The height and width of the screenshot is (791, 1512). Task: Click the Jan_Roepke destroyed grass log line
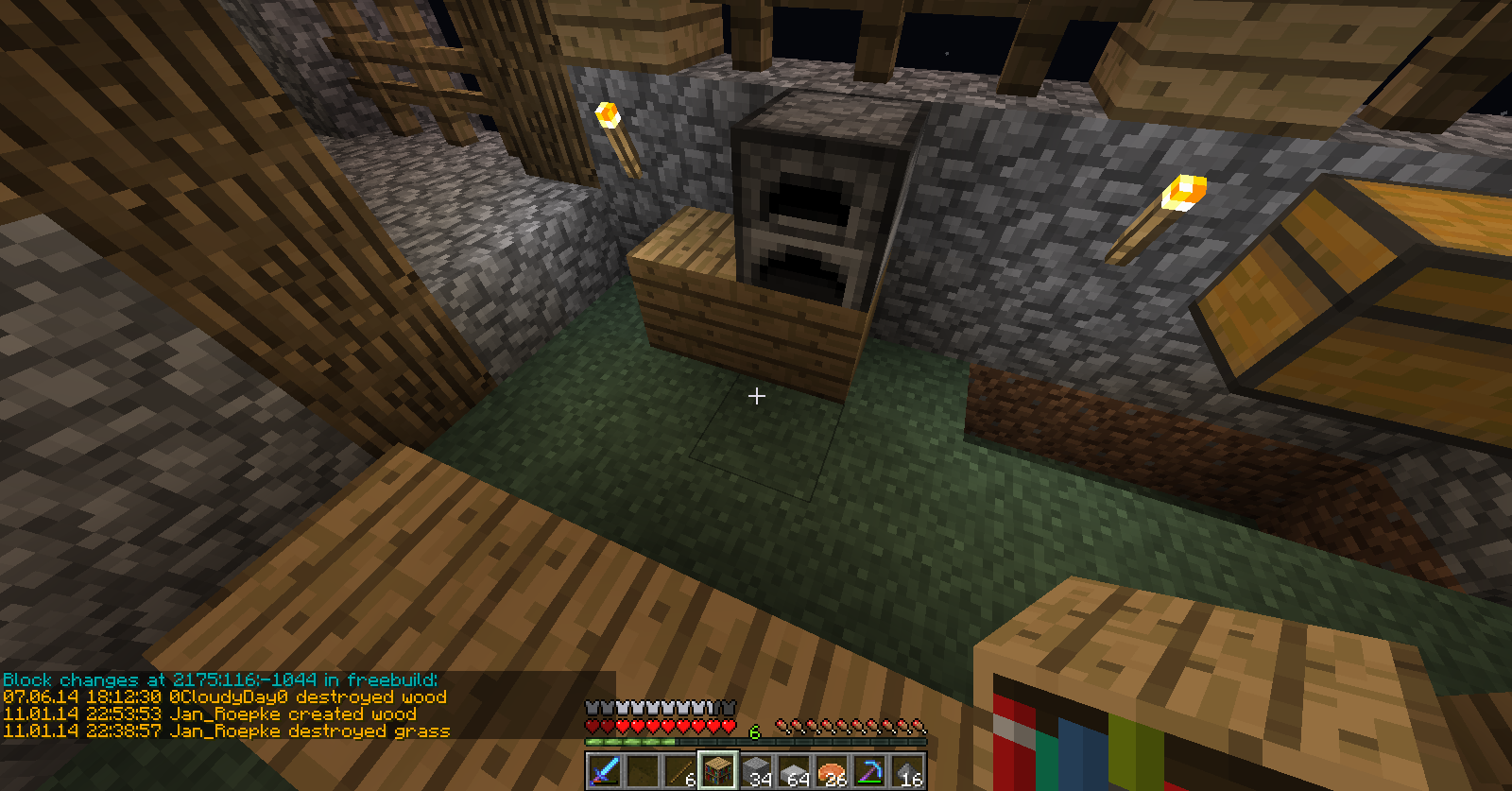pyautogui.click(x=227, y=731)
